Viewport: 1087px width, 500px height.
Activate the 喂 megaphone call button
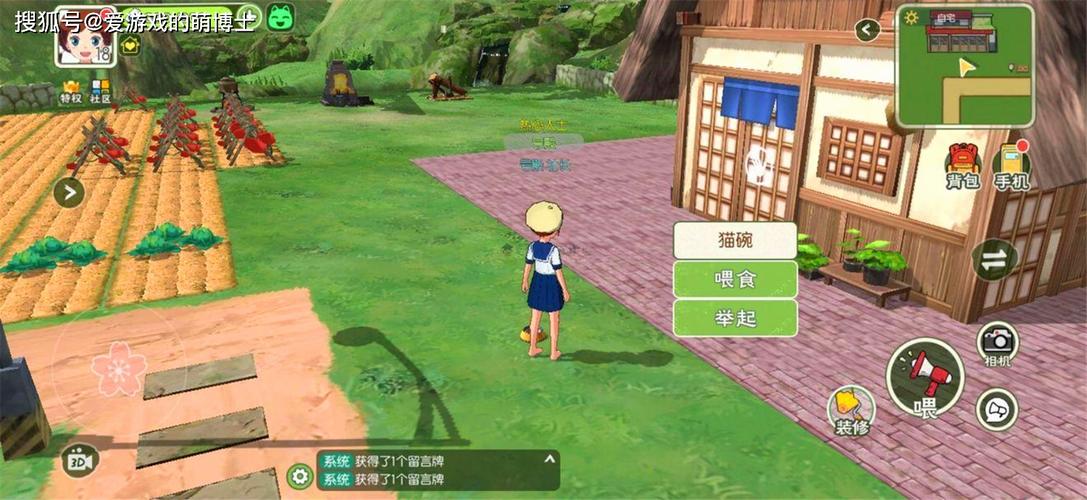[x=926, y=378]
